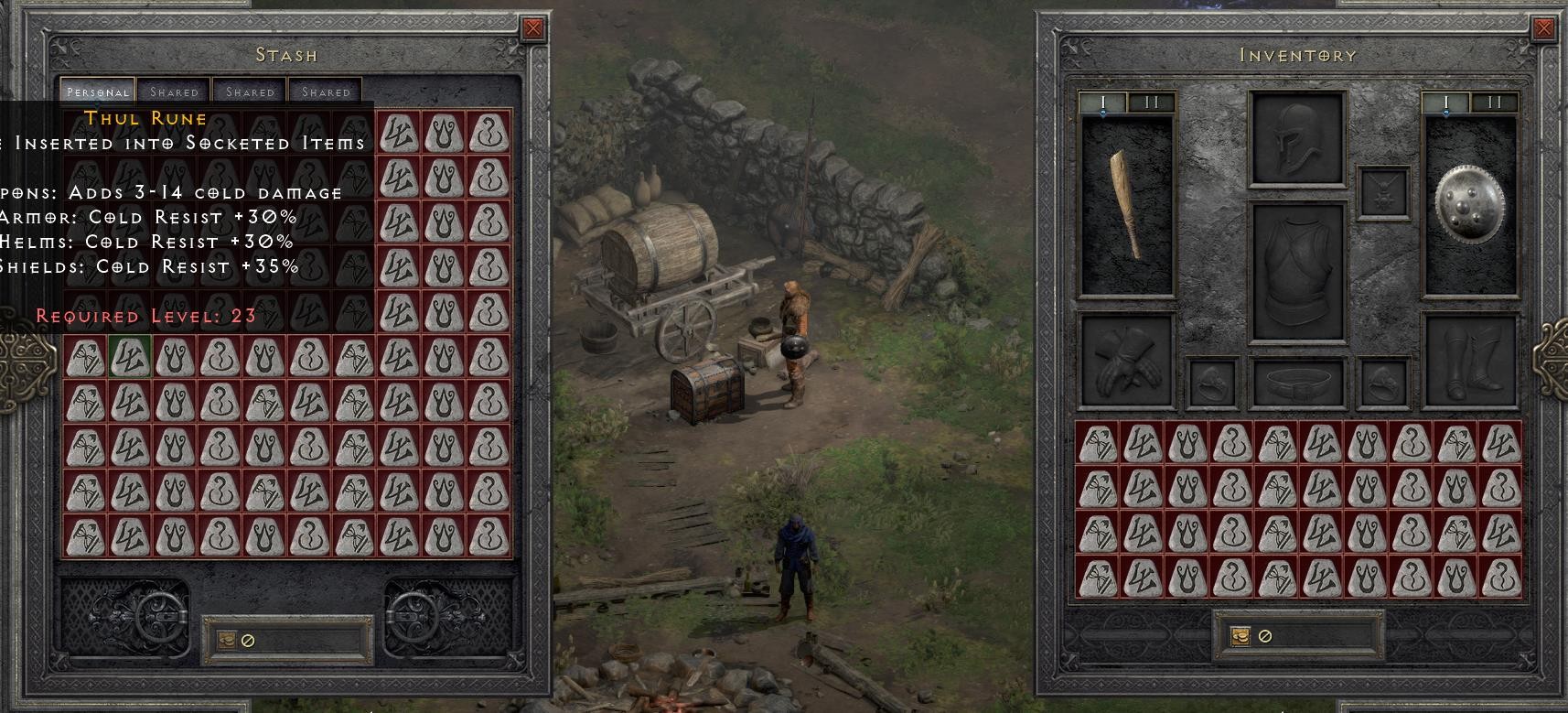The height and width of the screenshot is (713, 1568).
Task: Select weapon set I on the left
Action: (1102, 103)
